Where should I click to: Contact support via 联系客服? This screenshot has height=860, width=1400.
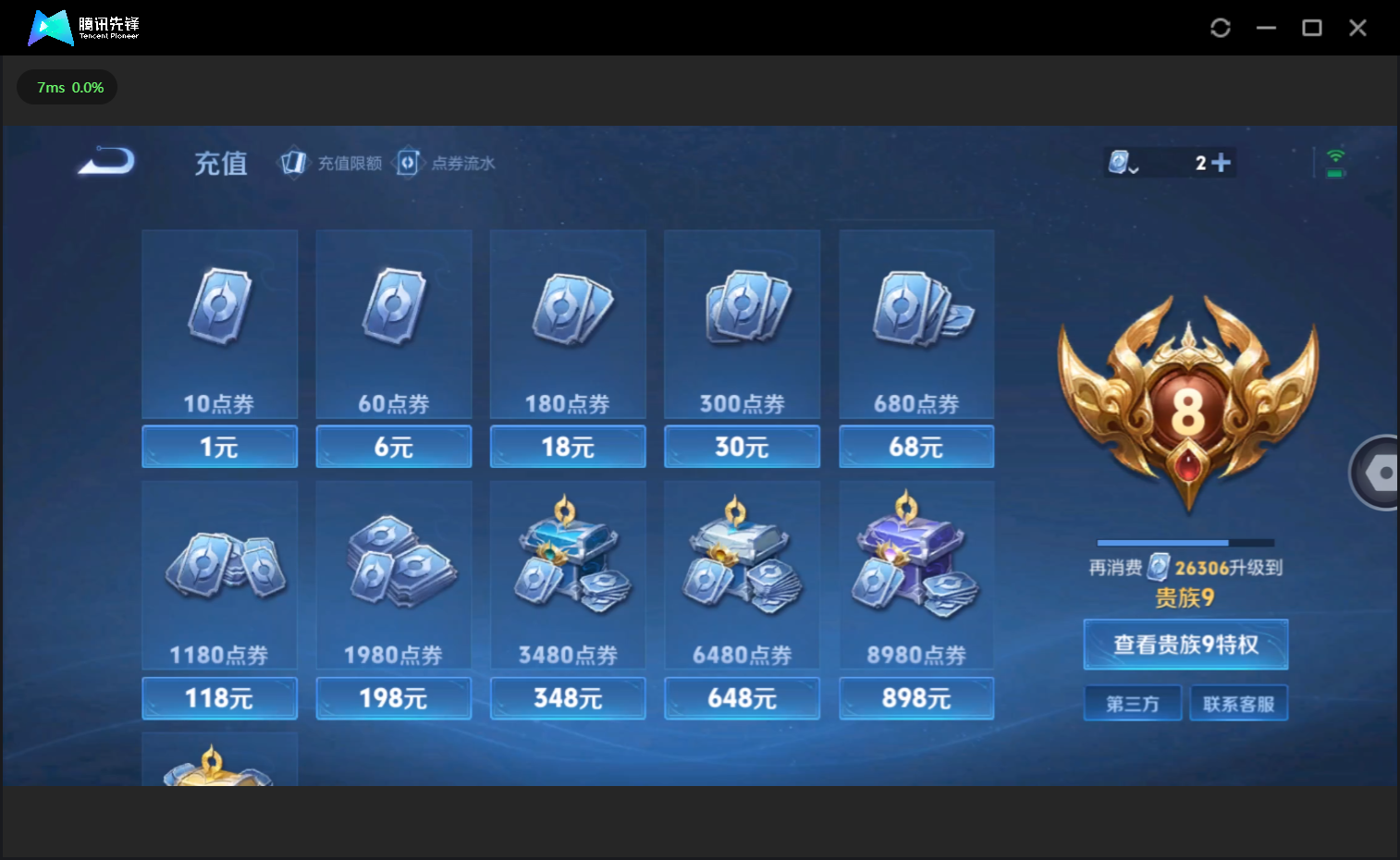click(x=1238, y=704)
